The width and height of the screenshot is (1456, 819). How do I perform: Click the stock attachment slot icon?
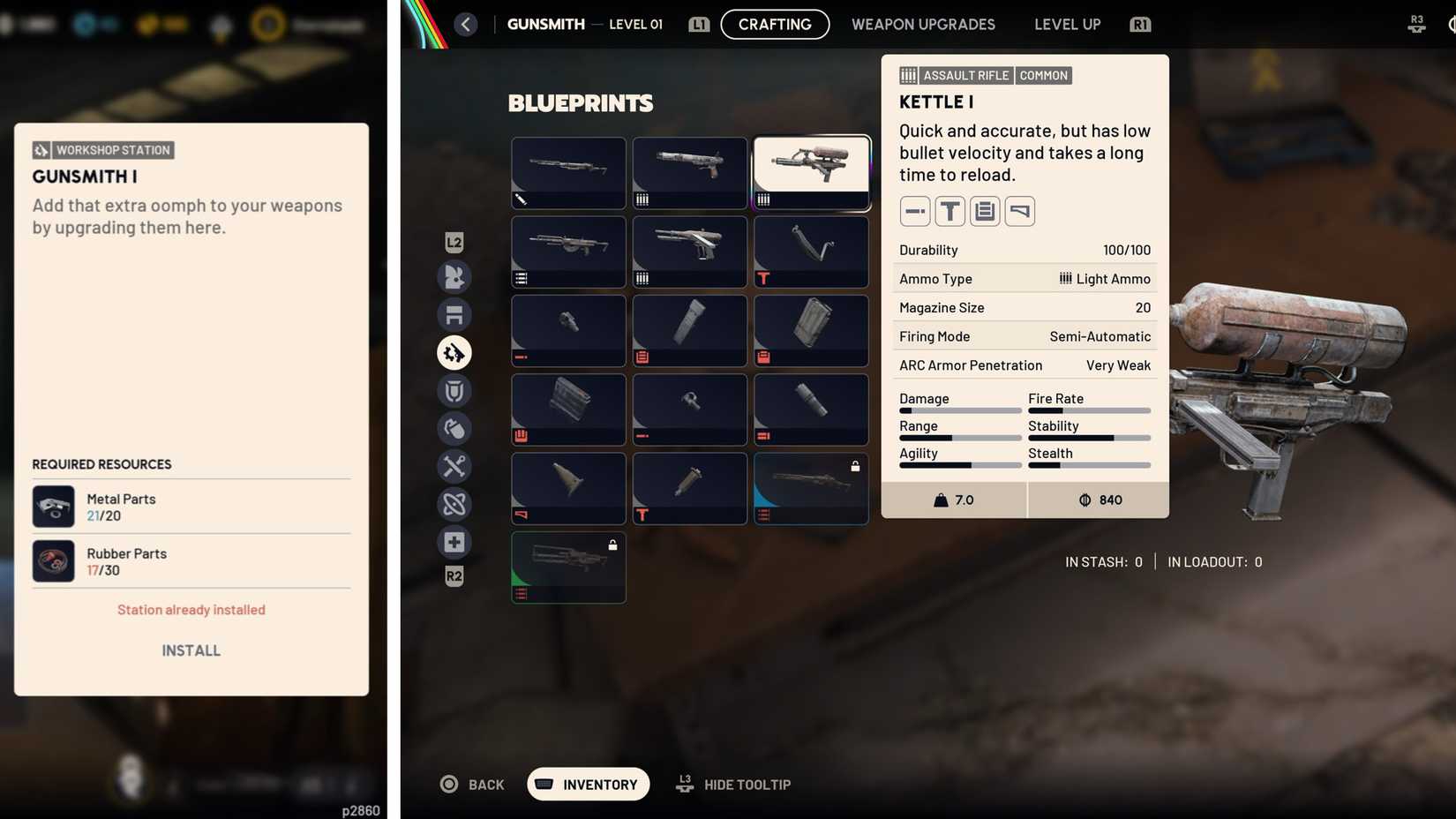[x=1019, y=211]
